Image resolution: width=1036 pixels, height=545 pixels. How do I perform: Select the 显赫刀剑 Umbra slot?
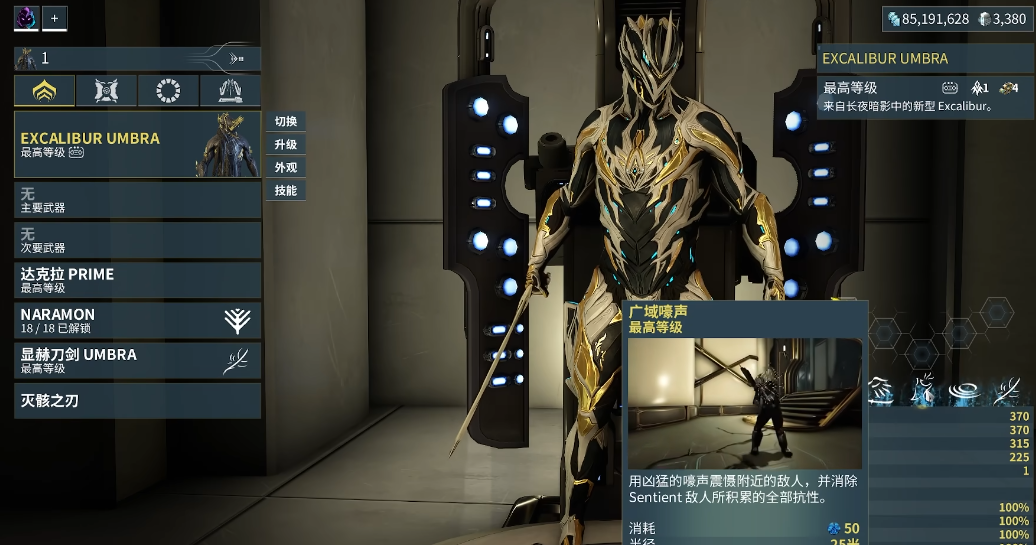(137, 360)
